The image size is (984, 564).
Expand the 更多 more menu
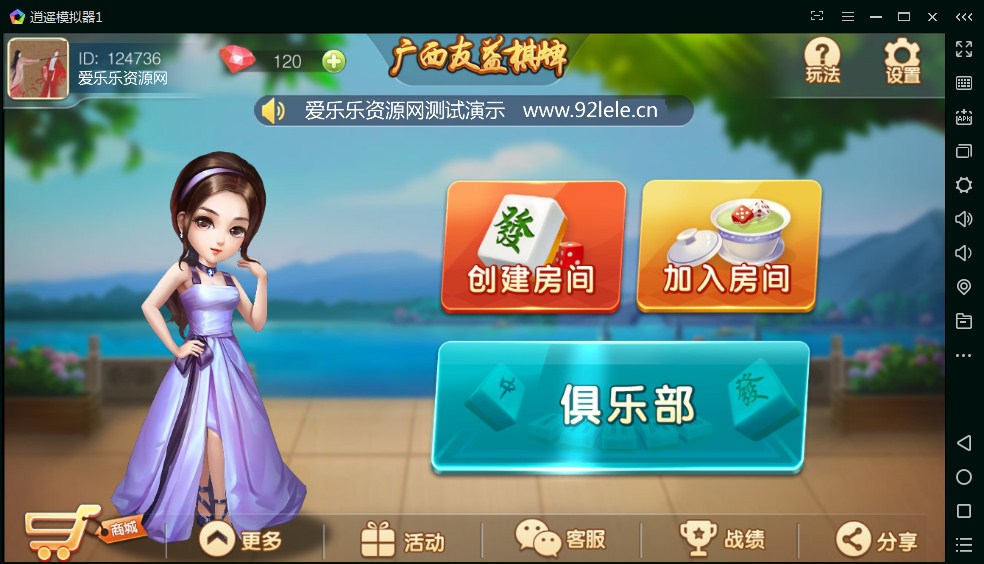pos(241,540)
